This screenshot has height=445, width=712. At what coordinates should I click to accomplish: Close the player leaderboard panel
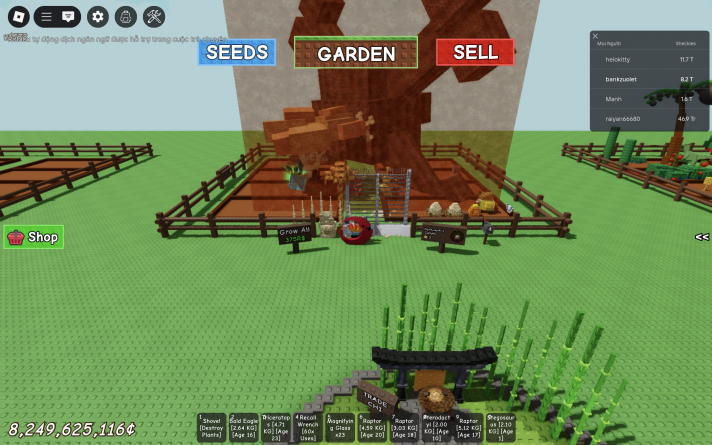pos(596,36)
